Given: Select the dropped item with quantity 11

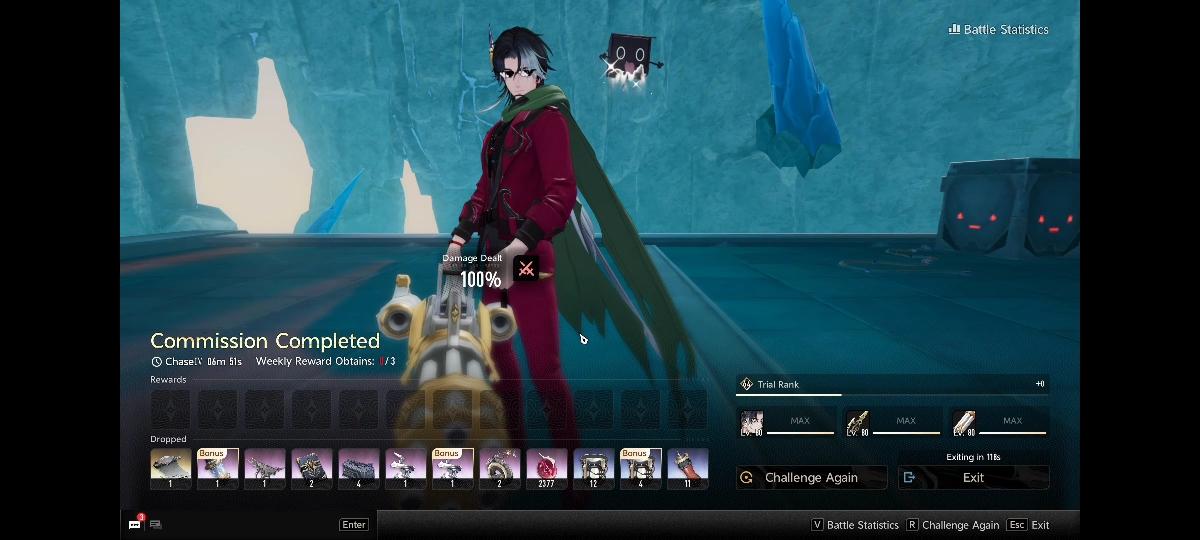Looking at the screenshot, I should pos(688,468).
